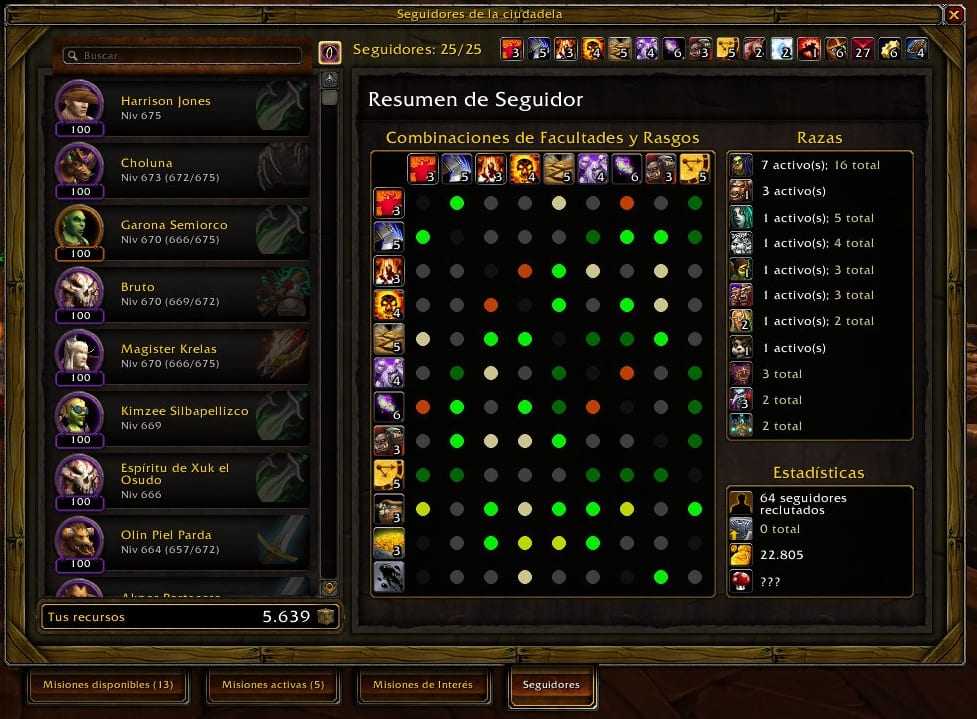Close the Seguidores de la ciudadela window
The image size is (977, 719).
(953, 15)
